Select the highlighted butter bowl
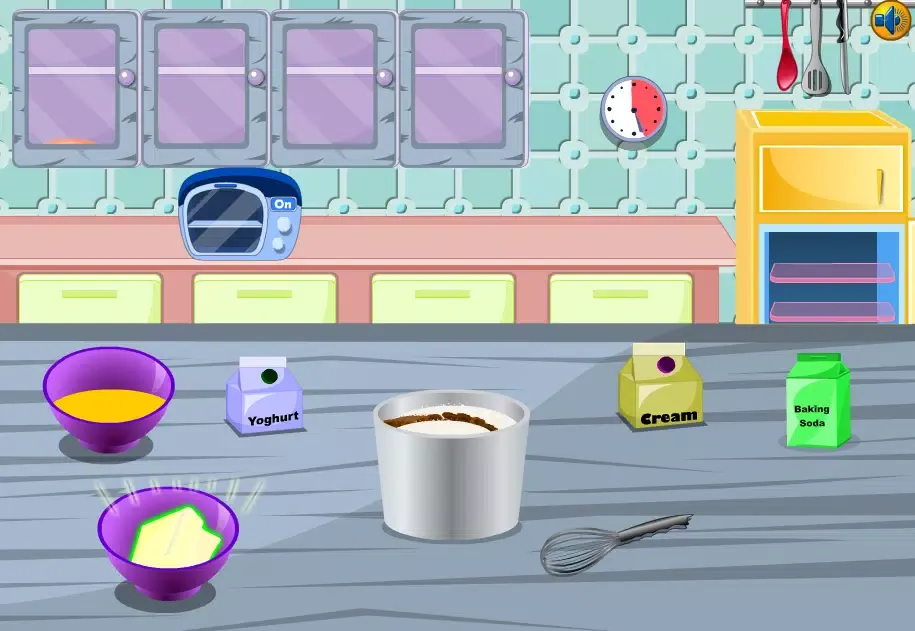Viewport: 915px width, 631px height. 168,541
